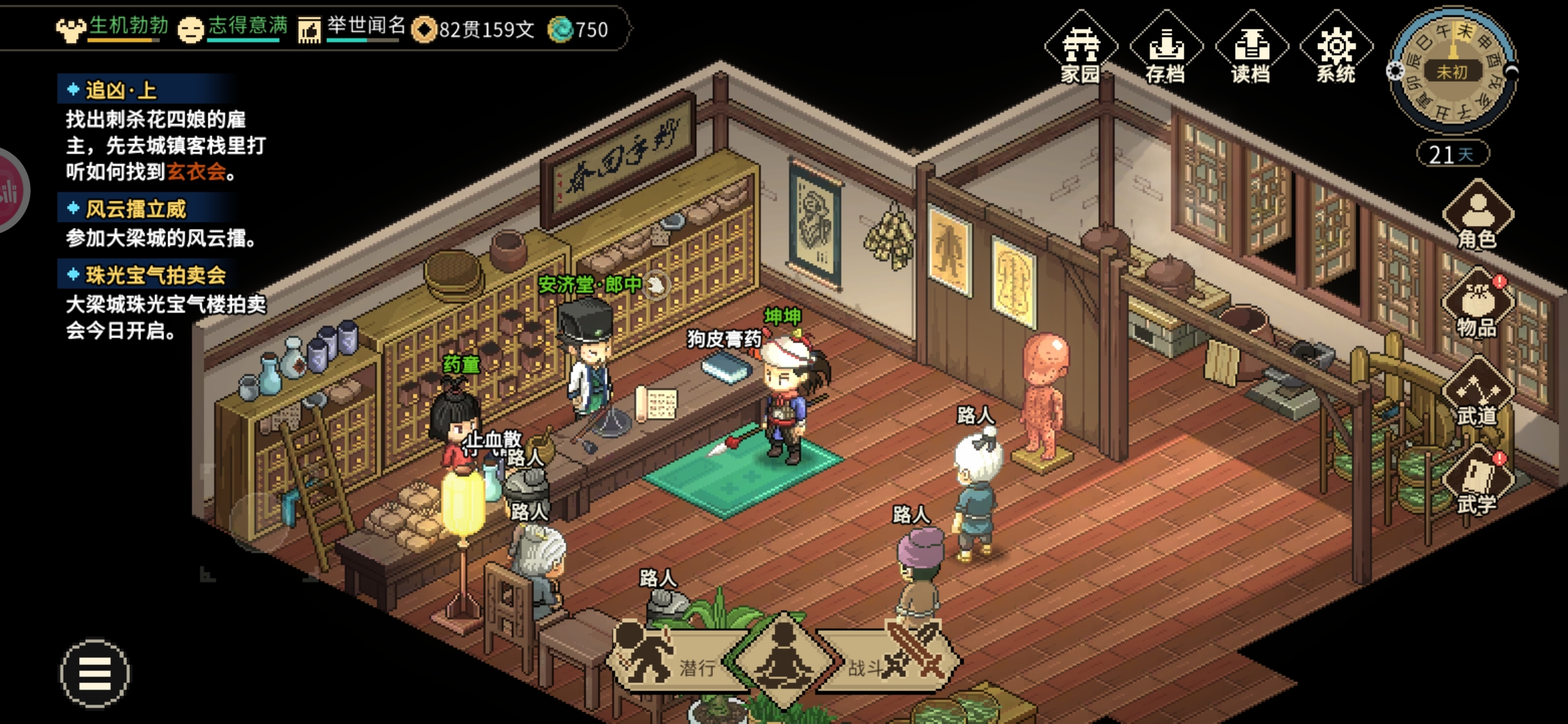Viewport: 1568px width, 724px height.
Task: Open the 武学 martial skills book
Action: [x=1478, y=481]
